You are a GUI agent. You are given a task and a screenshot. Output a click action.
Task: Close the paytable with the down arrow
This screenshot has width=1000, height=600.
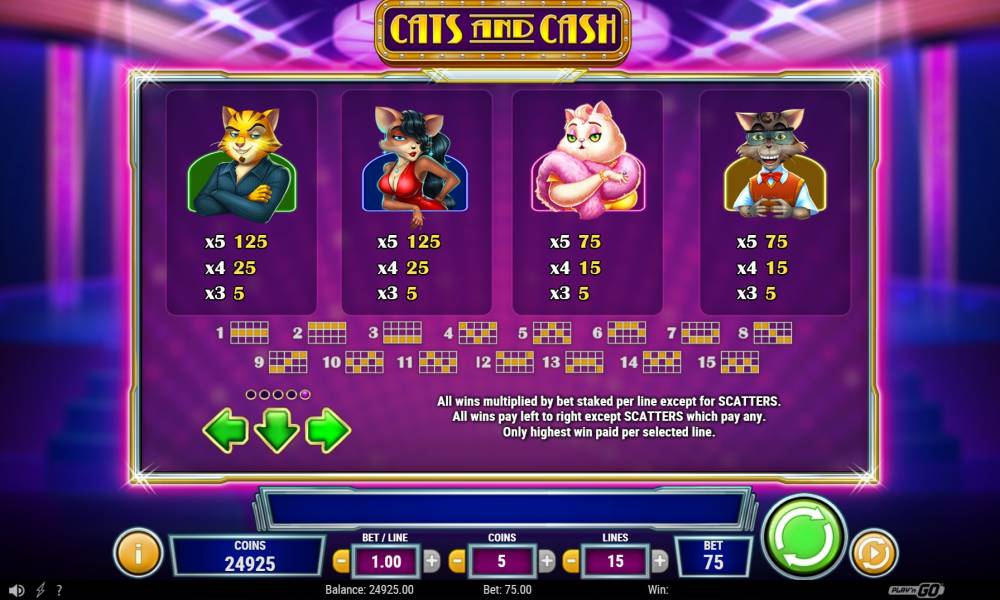[277, 431]
